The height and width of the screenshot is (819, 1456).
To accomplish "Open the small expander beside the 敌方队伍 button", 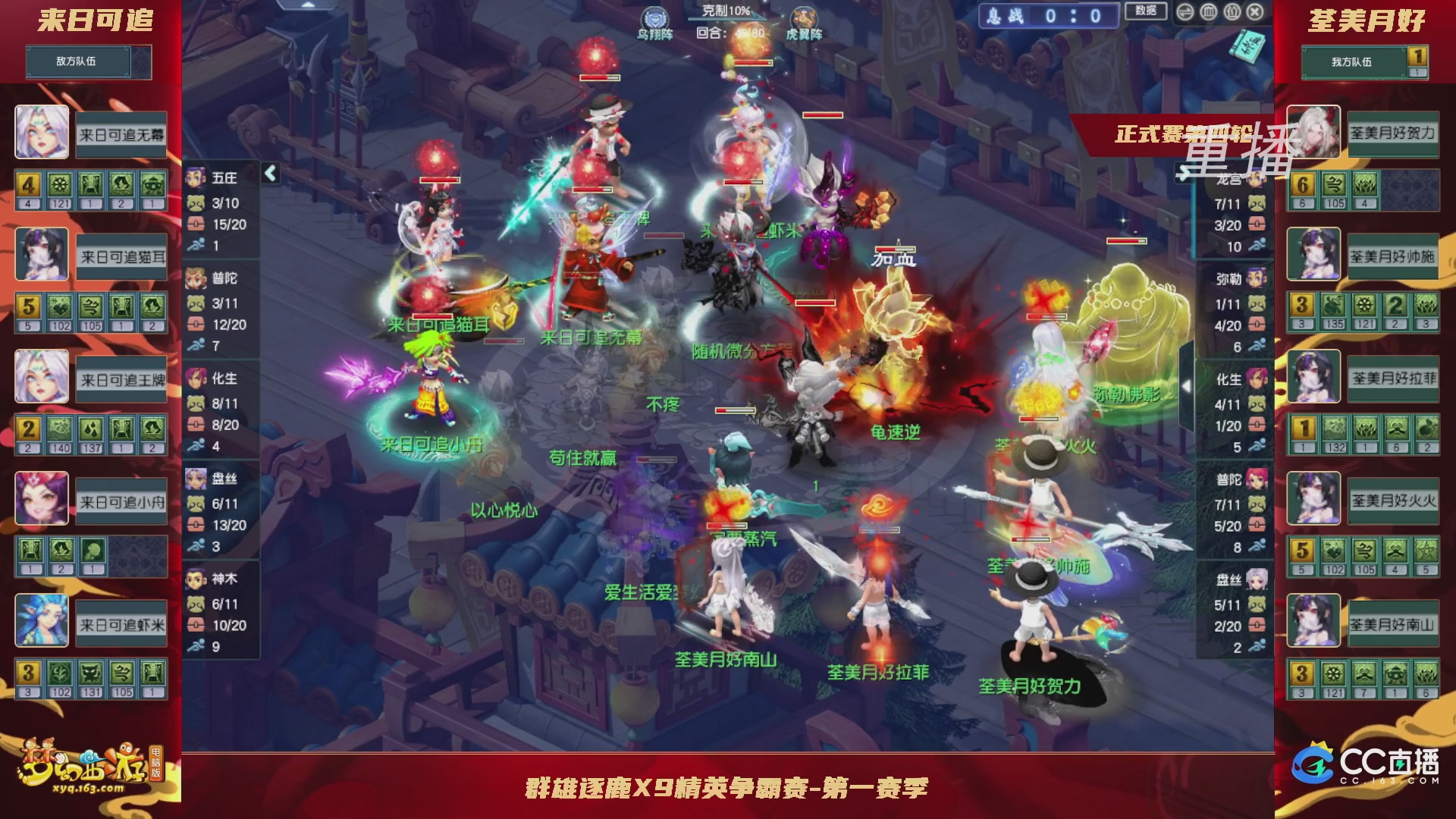I will [141, 62].
